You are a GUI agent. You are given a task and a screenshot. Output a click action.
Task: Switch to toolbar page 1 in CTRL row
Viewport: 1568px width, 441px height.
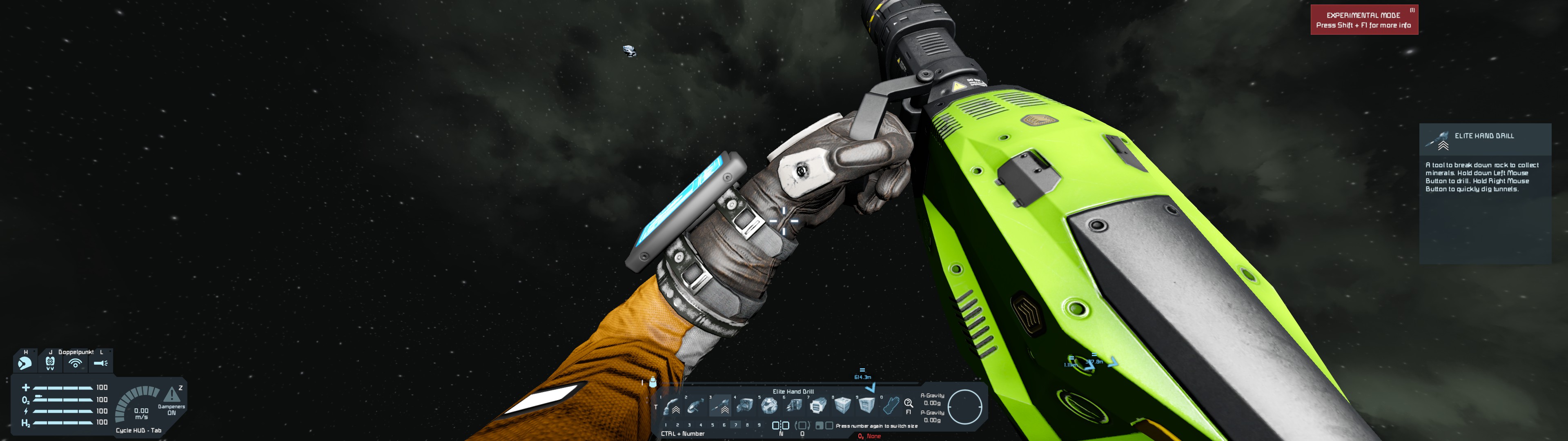point(666,425)
